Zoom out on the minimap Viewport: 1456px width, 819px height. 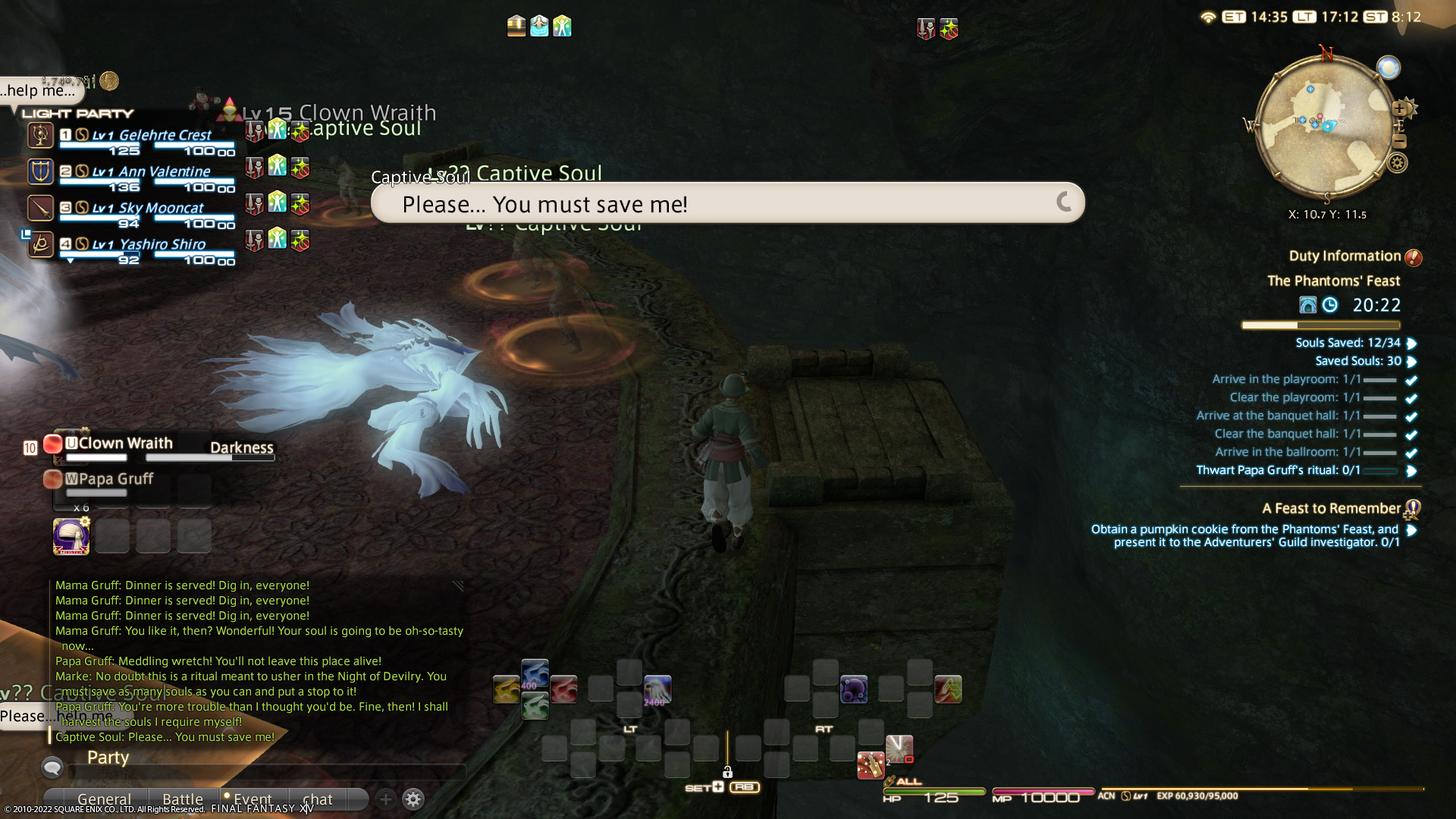[1400, 141]
